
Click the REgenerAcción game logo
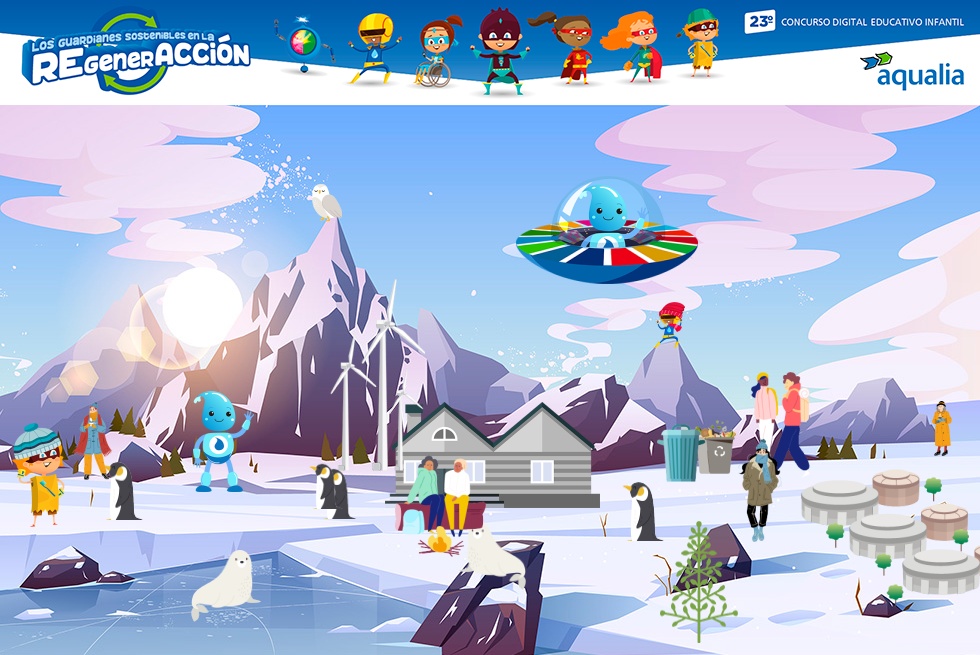tap(136, 55)
